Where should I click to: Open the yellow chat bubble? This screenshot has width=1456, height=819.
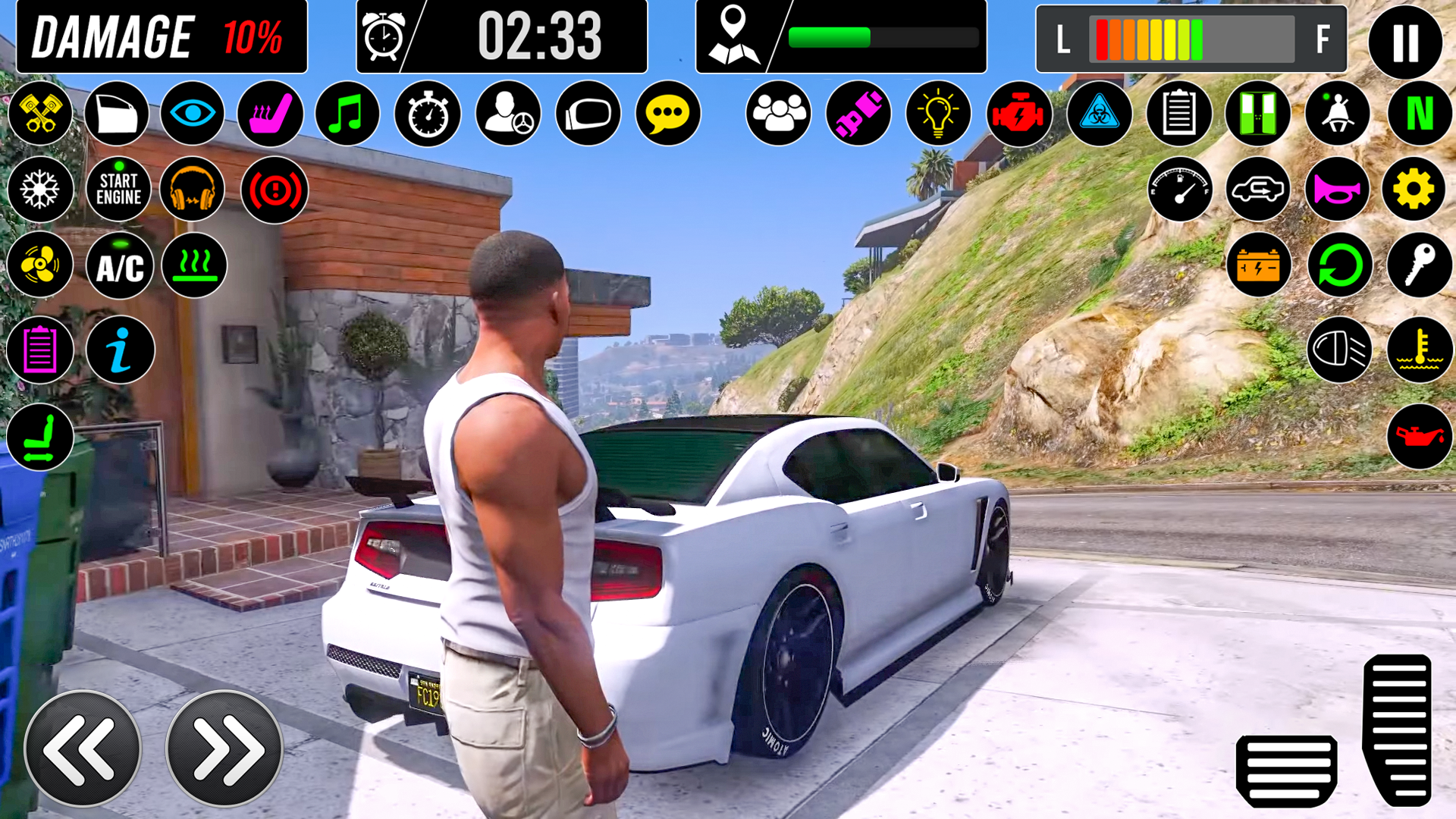pyautogui.click(x=667, y=114)
